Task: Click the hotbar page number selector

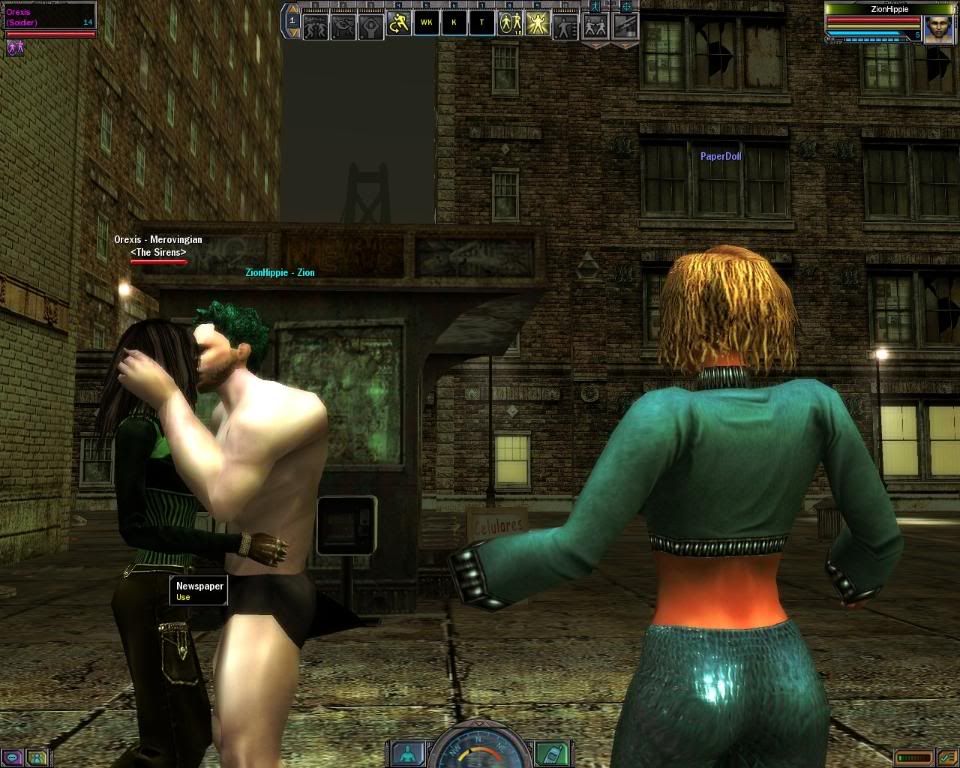Action: coord(292,19)
